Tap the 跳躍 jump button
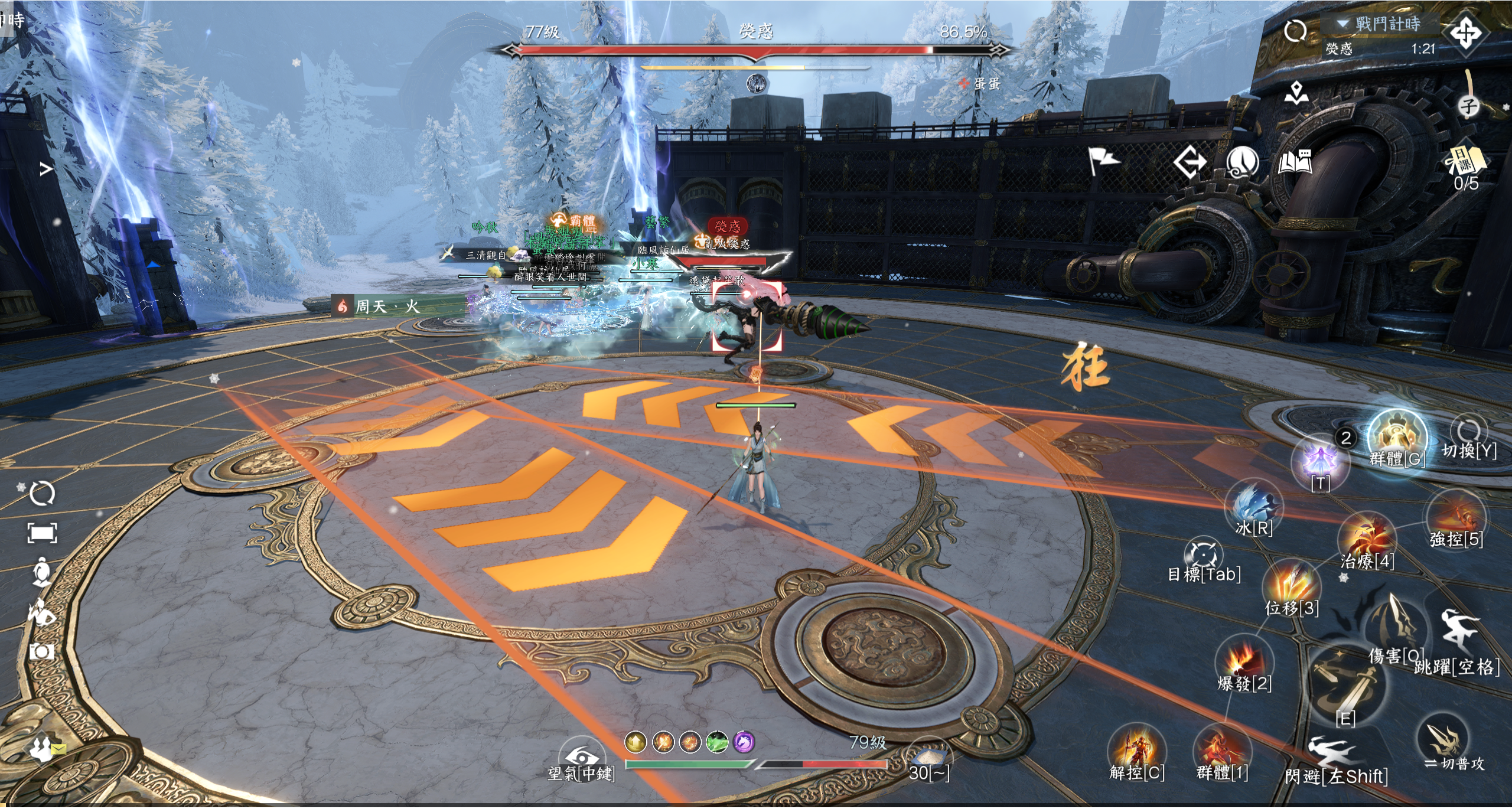The width and height of the screenshot is (1512, 809). [x=1458, y=638]
